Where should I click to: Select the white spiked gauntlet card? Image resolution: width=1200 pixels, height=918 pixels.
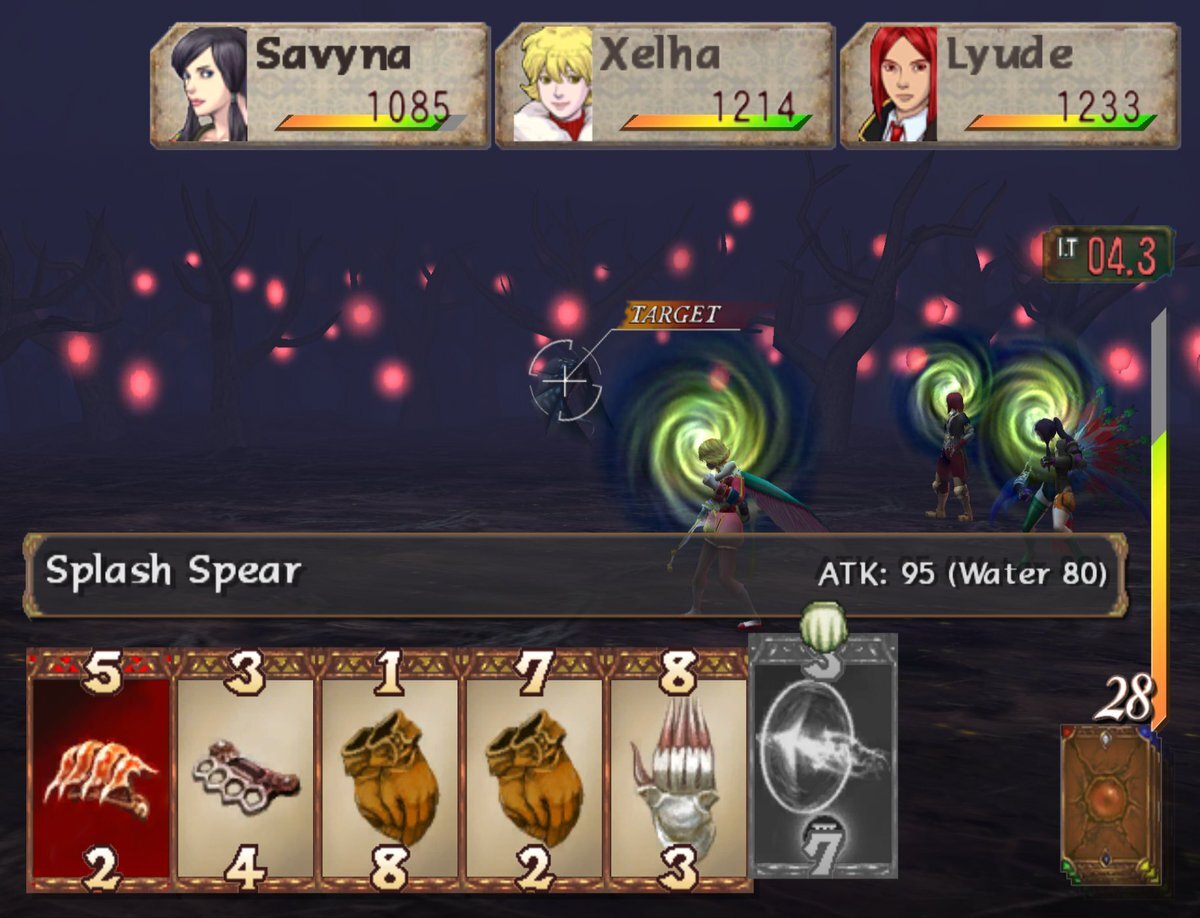click(x=679, y=772)
